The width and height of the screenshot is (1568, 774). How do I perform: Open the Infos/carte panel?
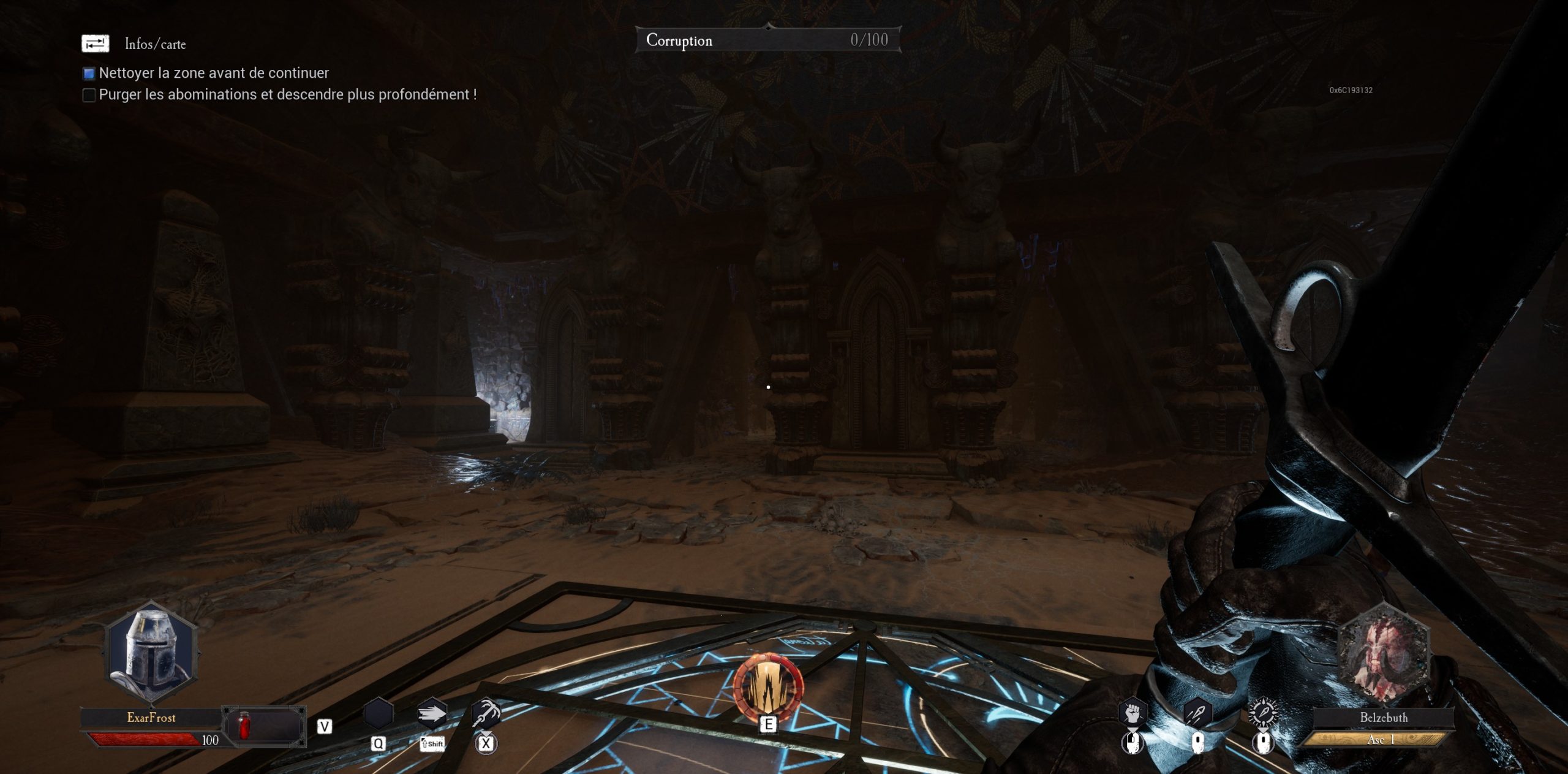coord(96,44)
